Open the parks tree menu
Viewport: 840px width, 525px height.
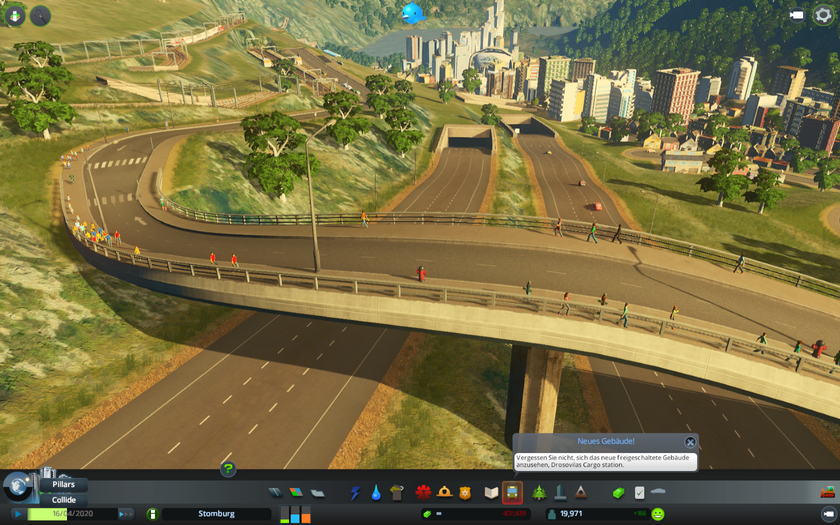point(539,493)
